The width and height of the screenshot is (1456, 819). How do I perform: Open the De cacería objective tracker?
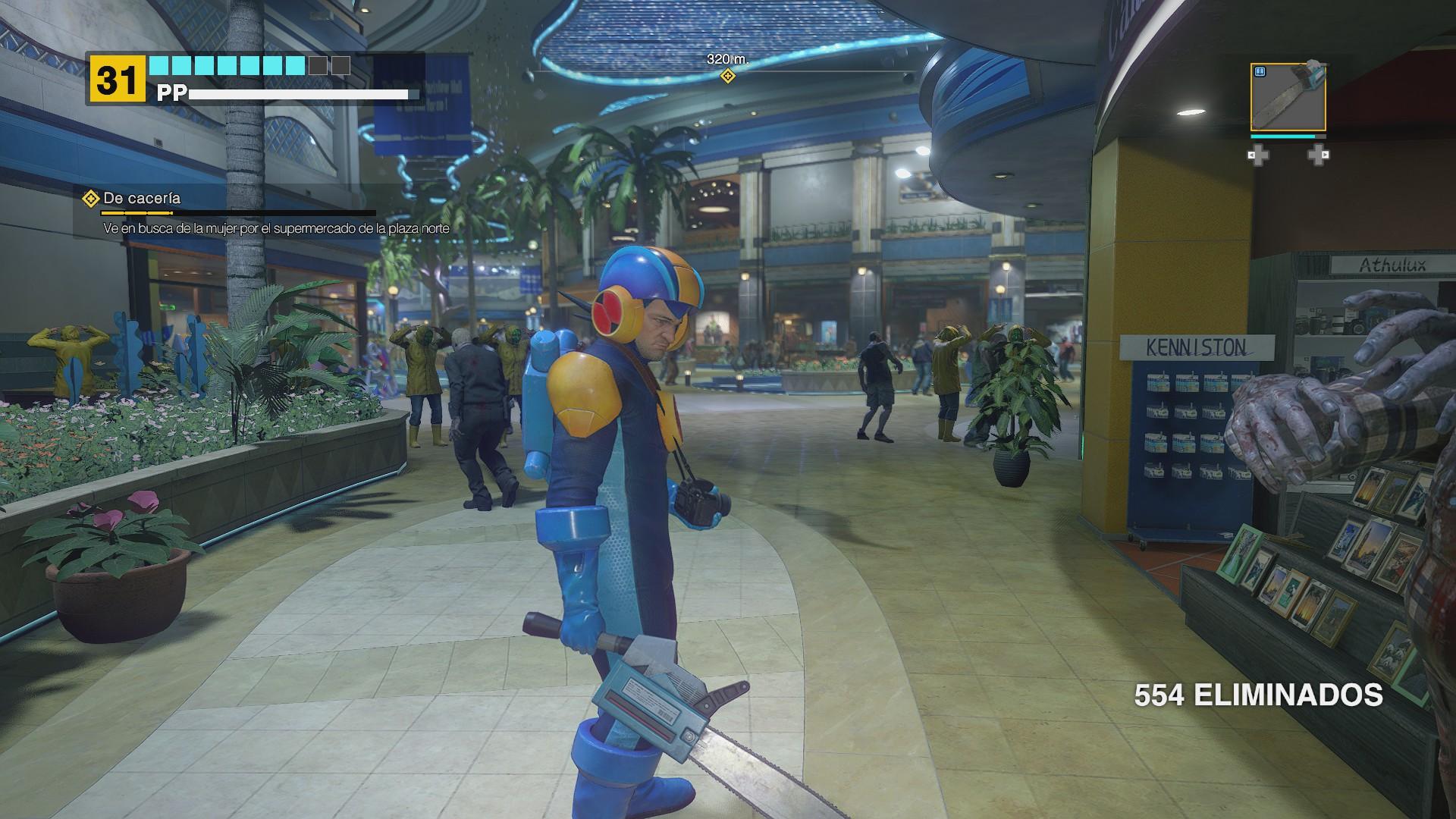tap(142, 199)
